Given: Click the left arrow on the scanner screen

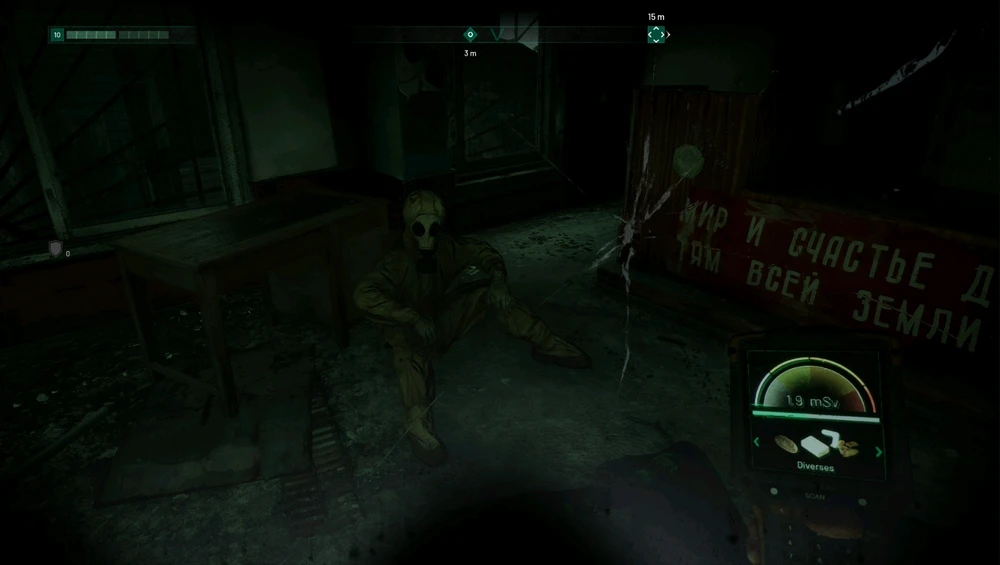Looking at the screenshot, I should click(757, 442).
